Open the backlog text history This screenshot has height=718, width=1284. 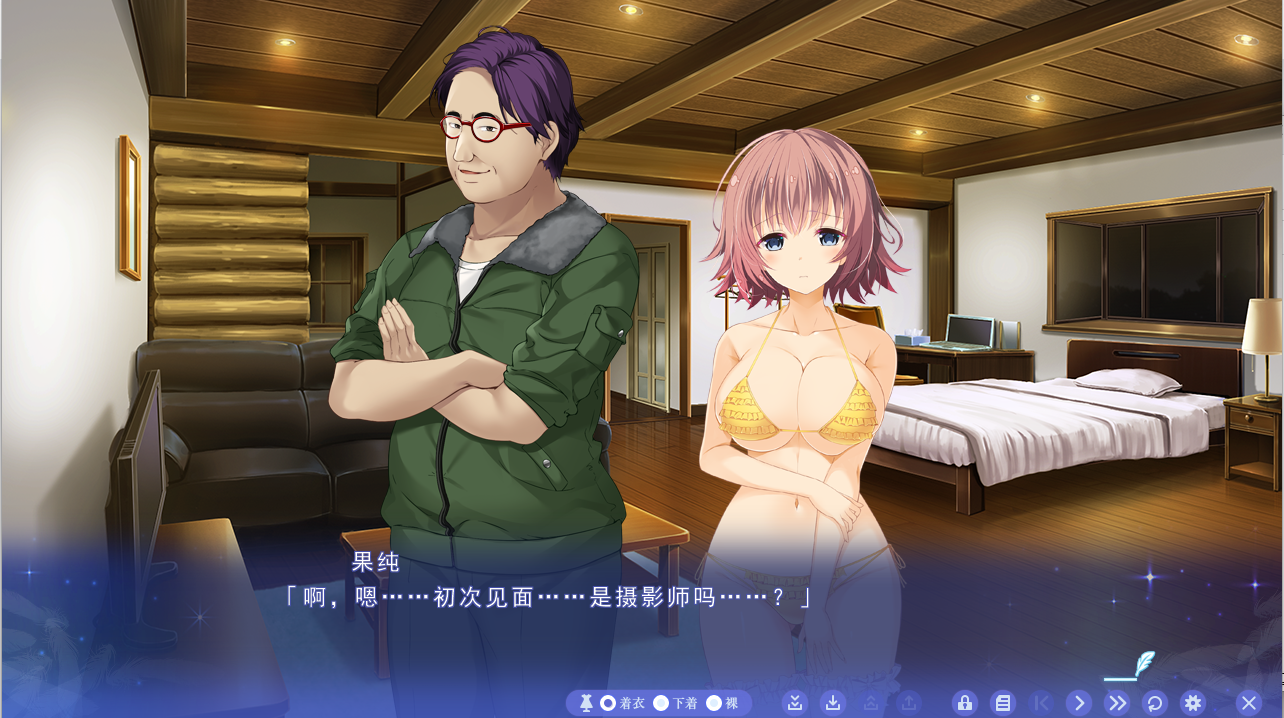(1003, 703)
